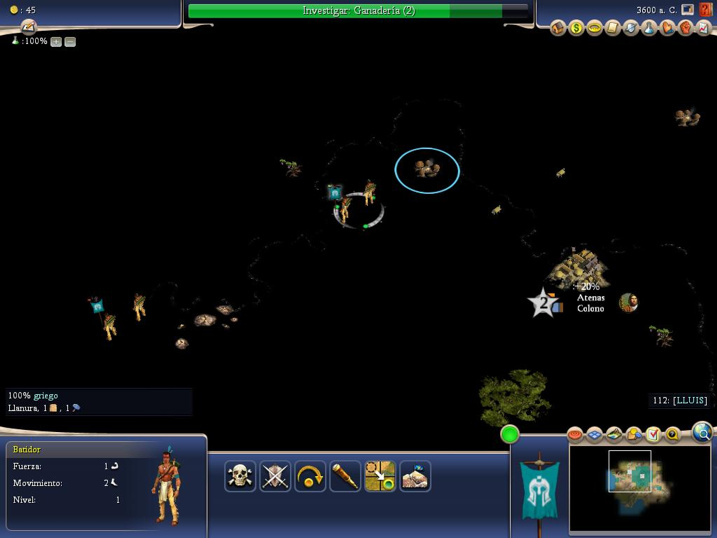Viewport: 717px width, 538px height.
Task: Open the domestic advisor house icon
Action: pyautogui.click(x=559, y=28)
